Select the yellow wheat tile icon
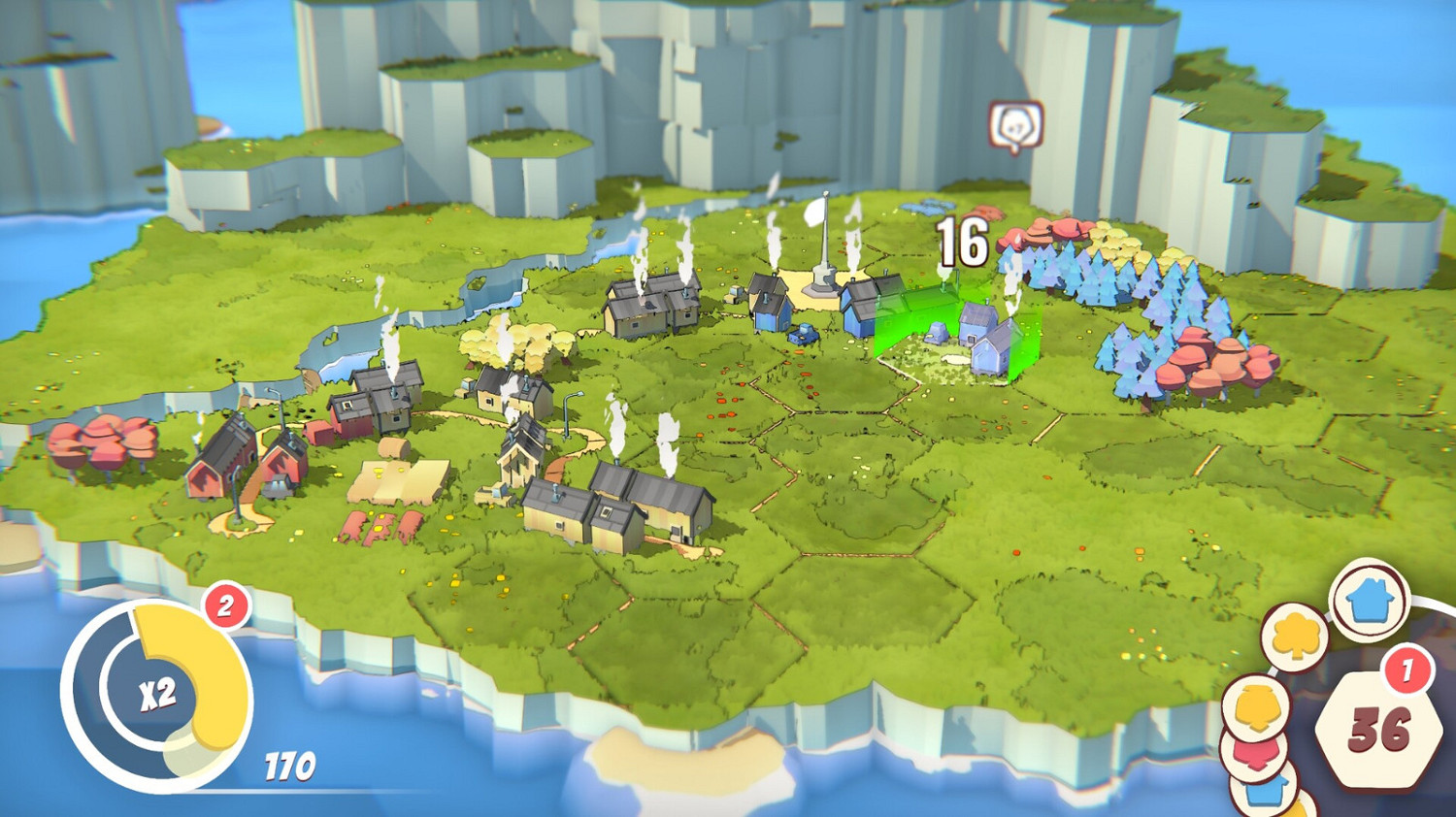Screen dimensions: 1456x817 pos(1258,707)
